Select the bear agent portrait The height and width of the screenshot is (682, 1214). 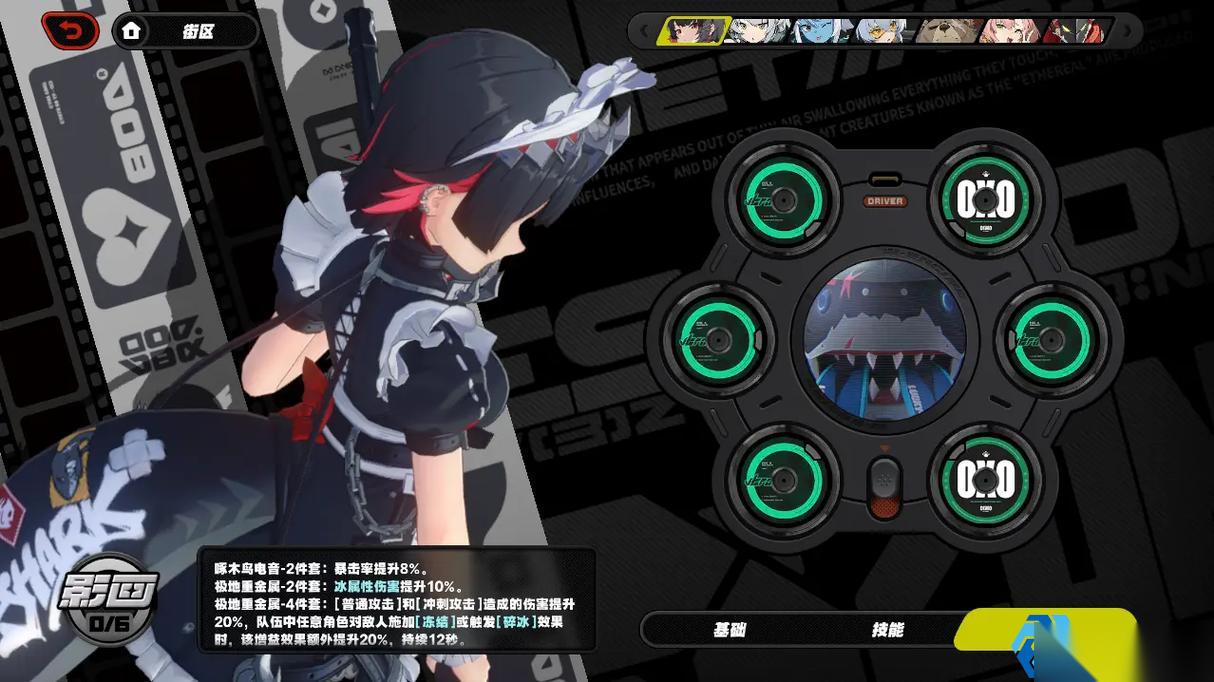pyautogui.click(x=949, y=31)
